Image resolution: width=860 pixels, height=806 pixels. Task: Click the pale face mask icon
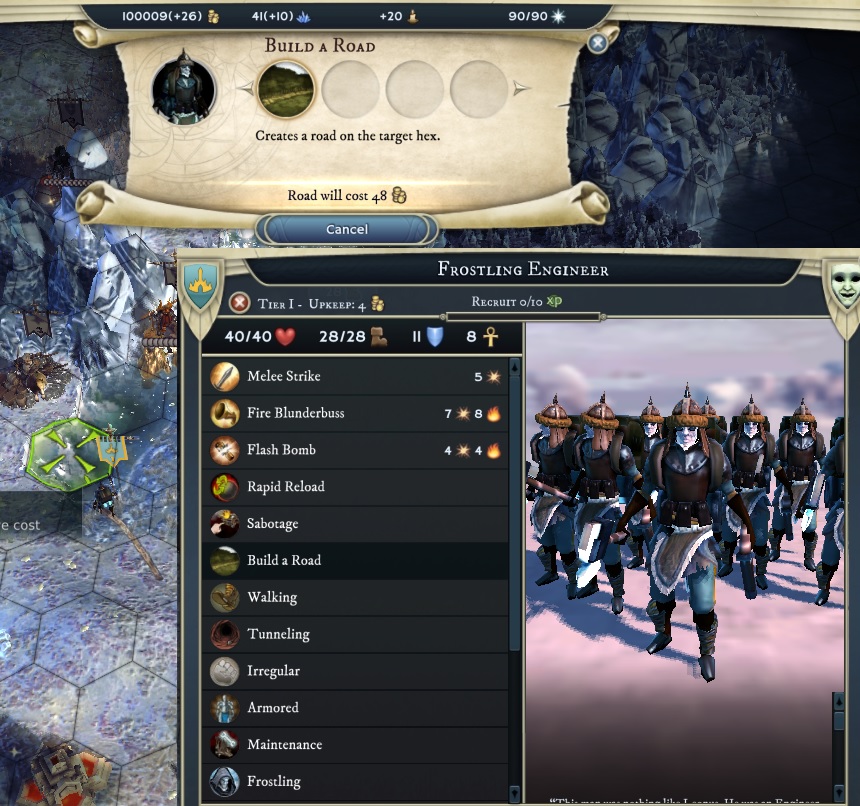[844, 284]
